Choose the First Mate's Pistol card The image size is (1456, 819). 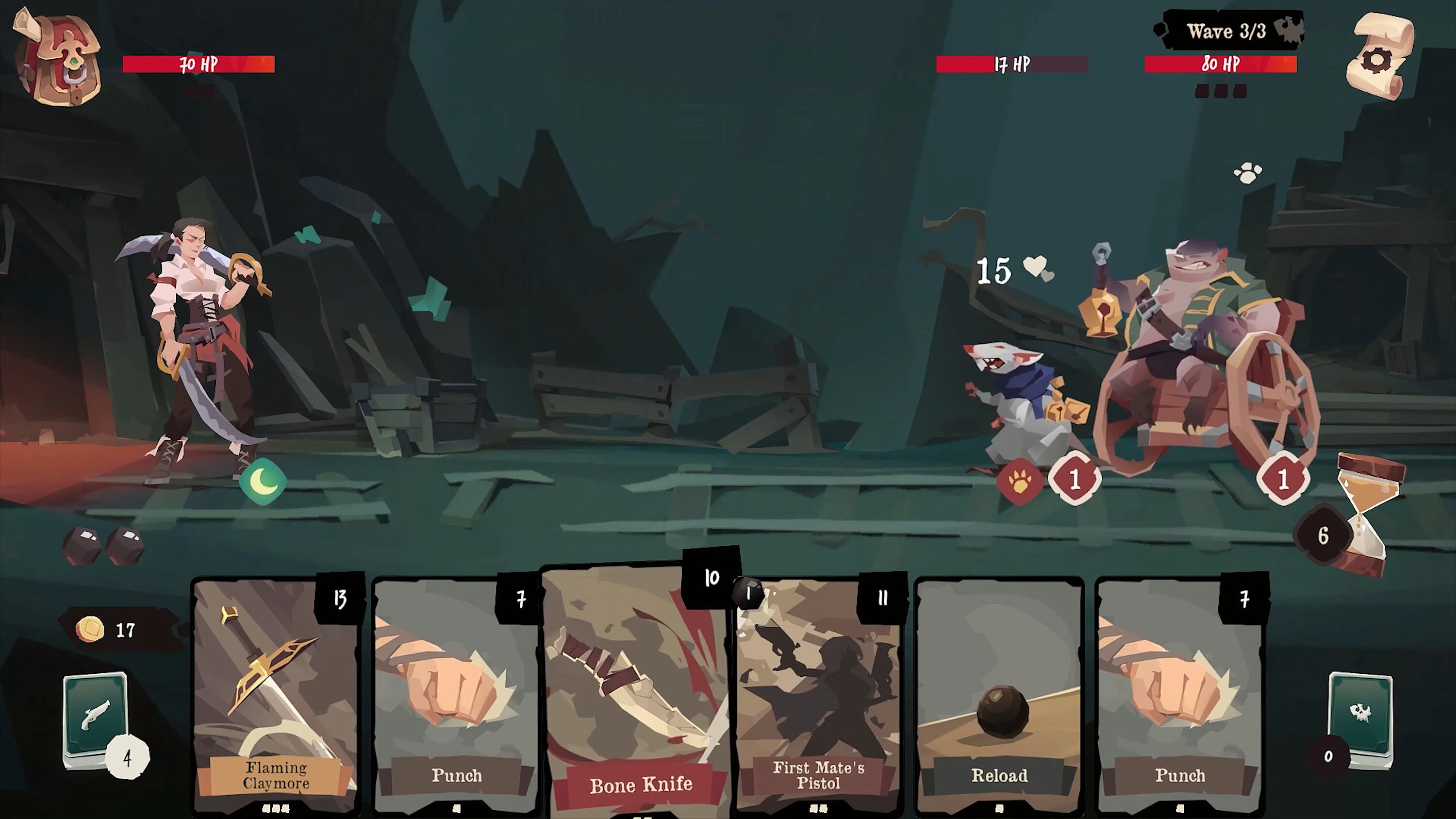pos(818,695)
